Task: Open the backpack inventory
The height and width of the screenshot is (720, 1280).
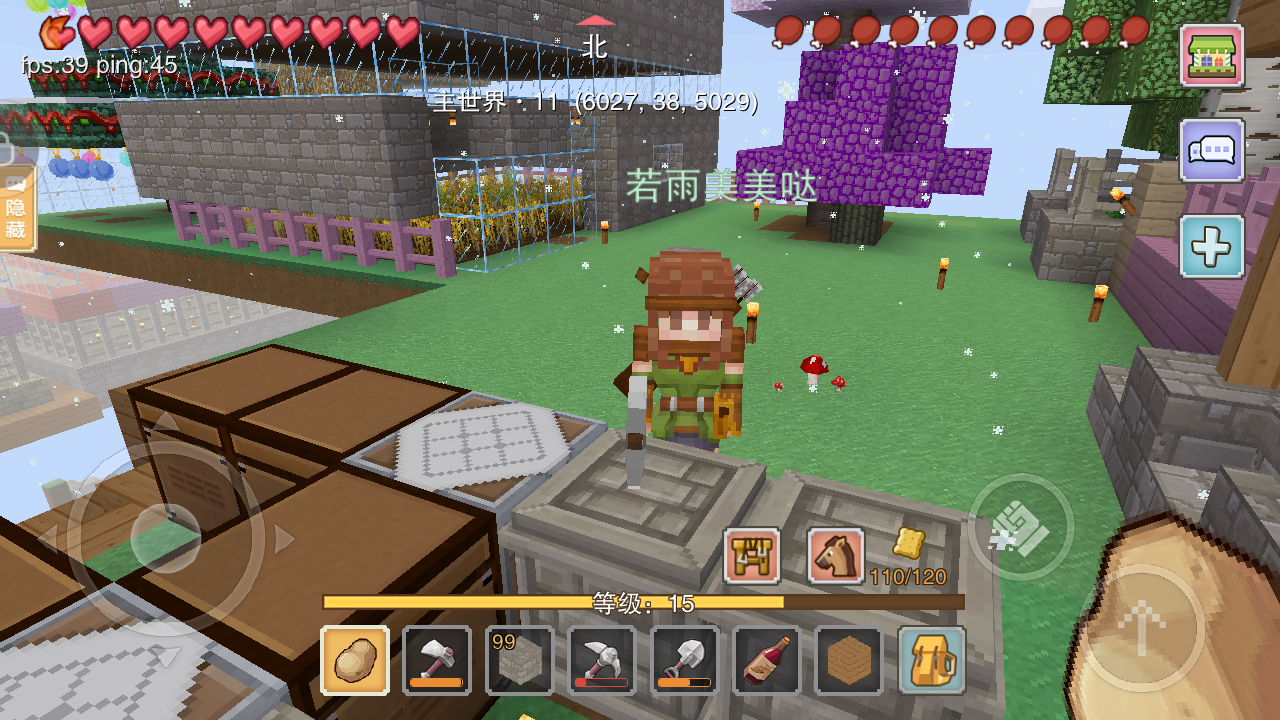Action: pyautogui.click(x=931, y=660)
